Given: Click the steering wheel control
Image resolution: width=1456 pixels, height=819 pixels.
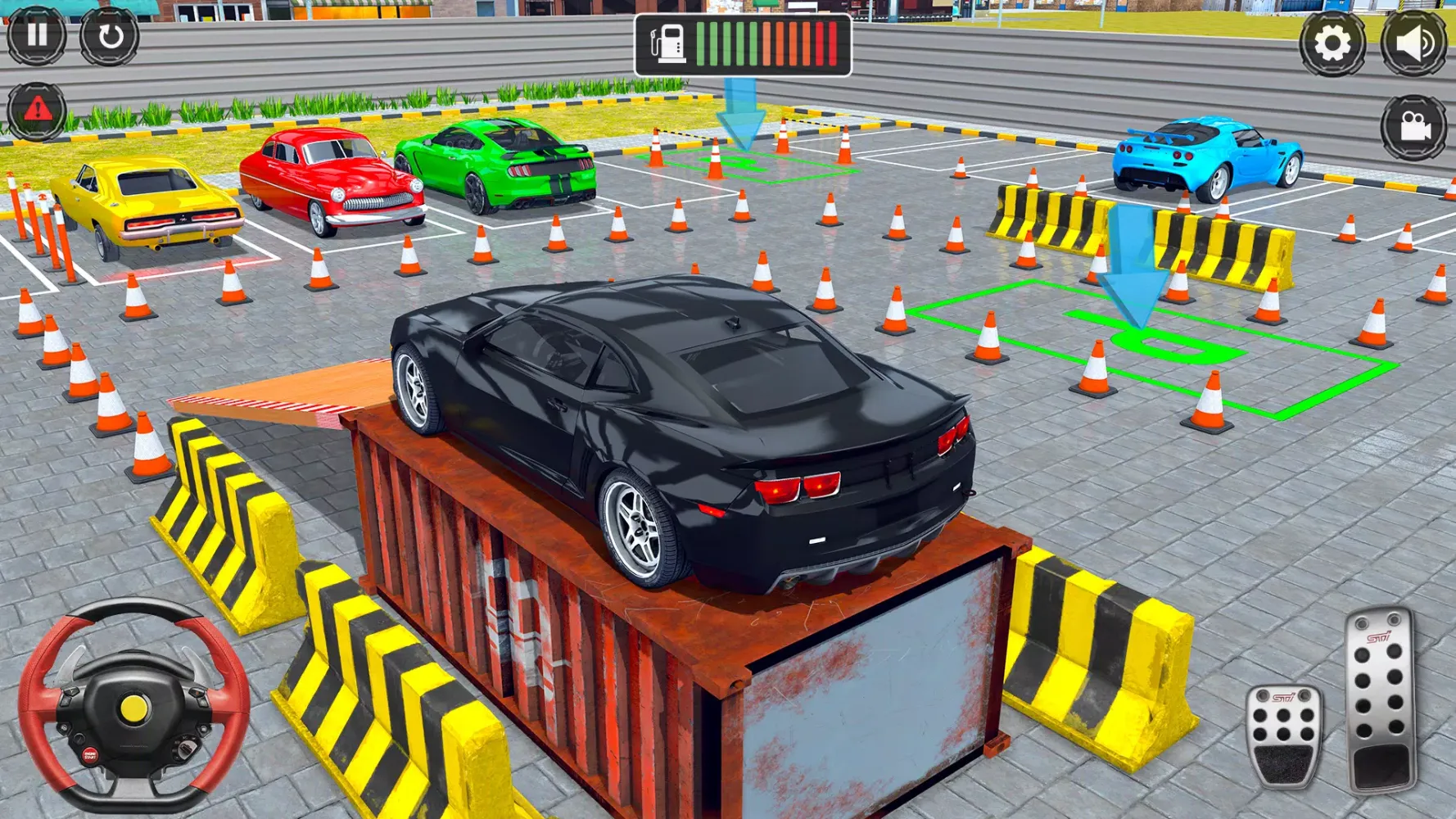Looking at the screenshot, I should [133, 708].
